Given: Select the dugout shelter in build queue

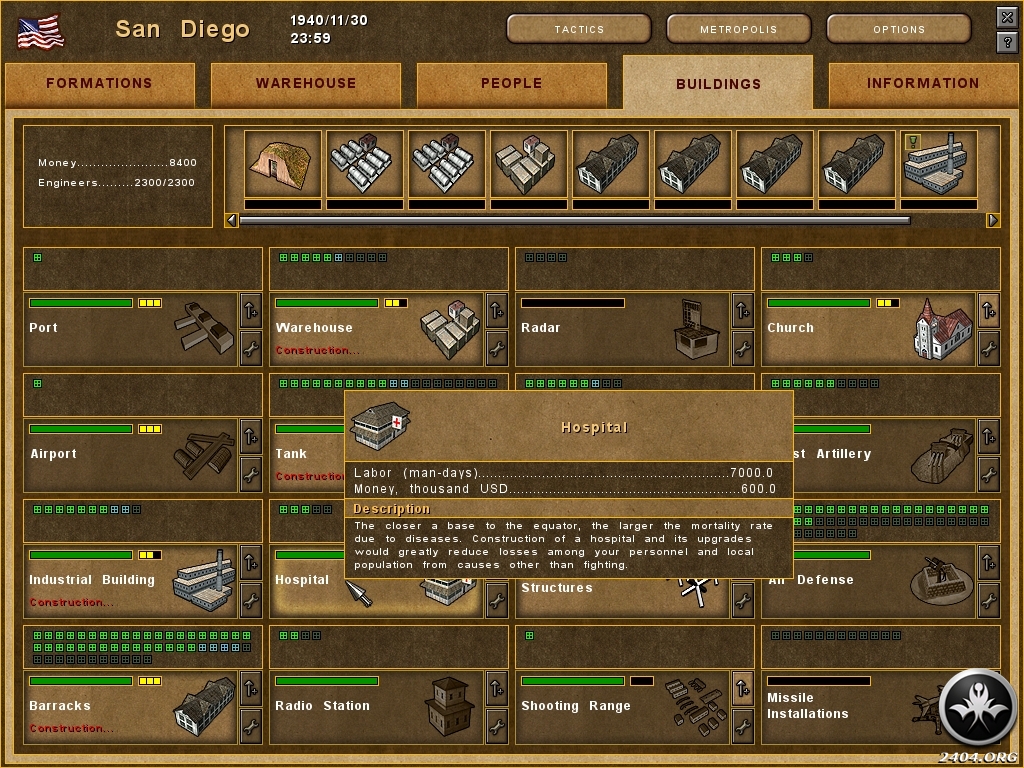Looking at the screenshot, I should pos(283,165).
